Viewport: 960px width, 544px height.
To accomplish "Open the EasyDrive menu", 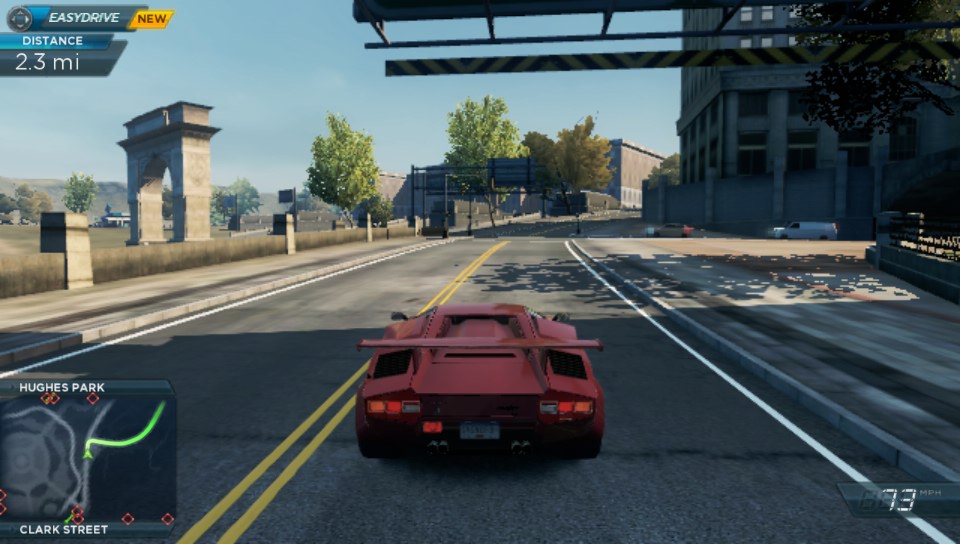I will point(76,18).
